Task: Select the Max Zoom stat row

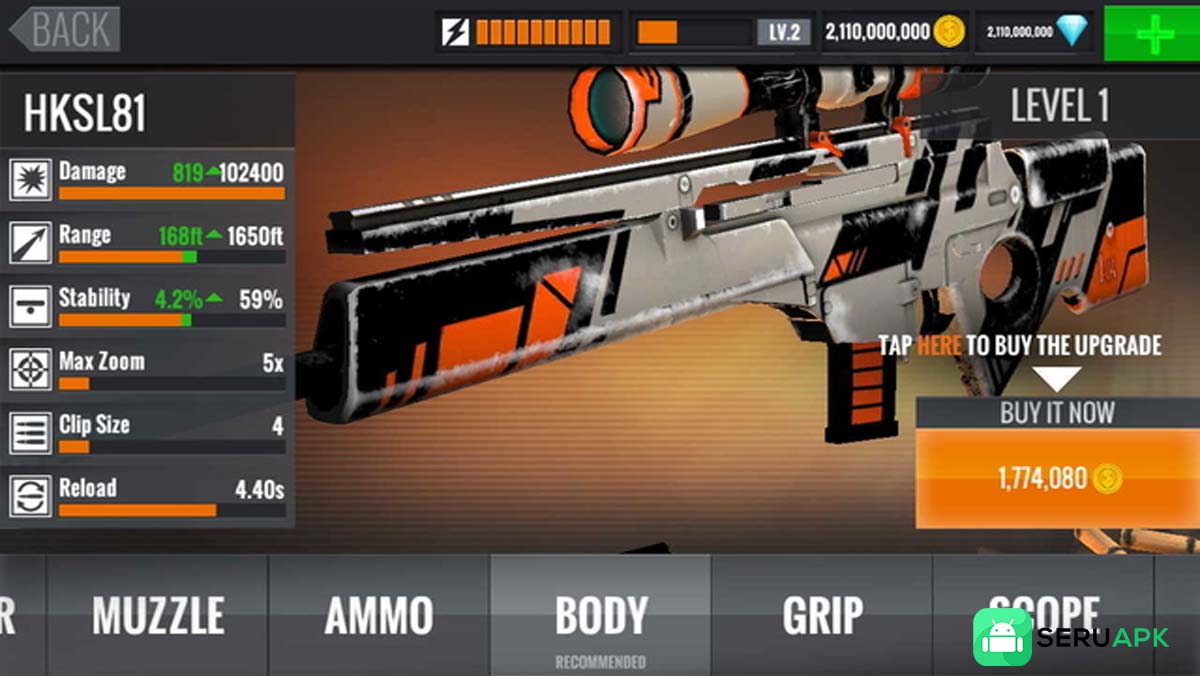Action: (x=148, y=369)
